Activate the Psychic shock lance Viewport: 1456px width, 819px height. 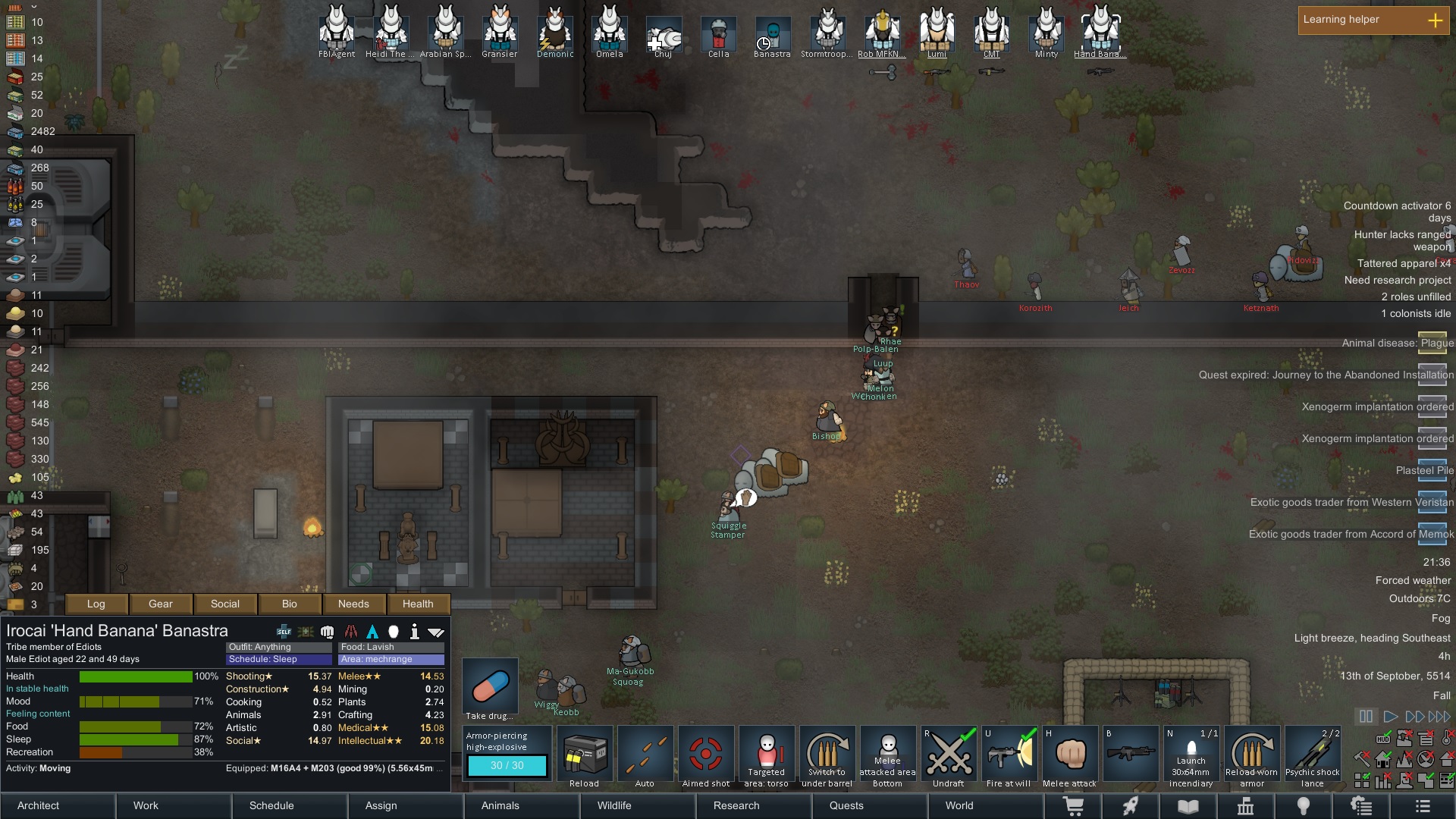pos(1313,756)
